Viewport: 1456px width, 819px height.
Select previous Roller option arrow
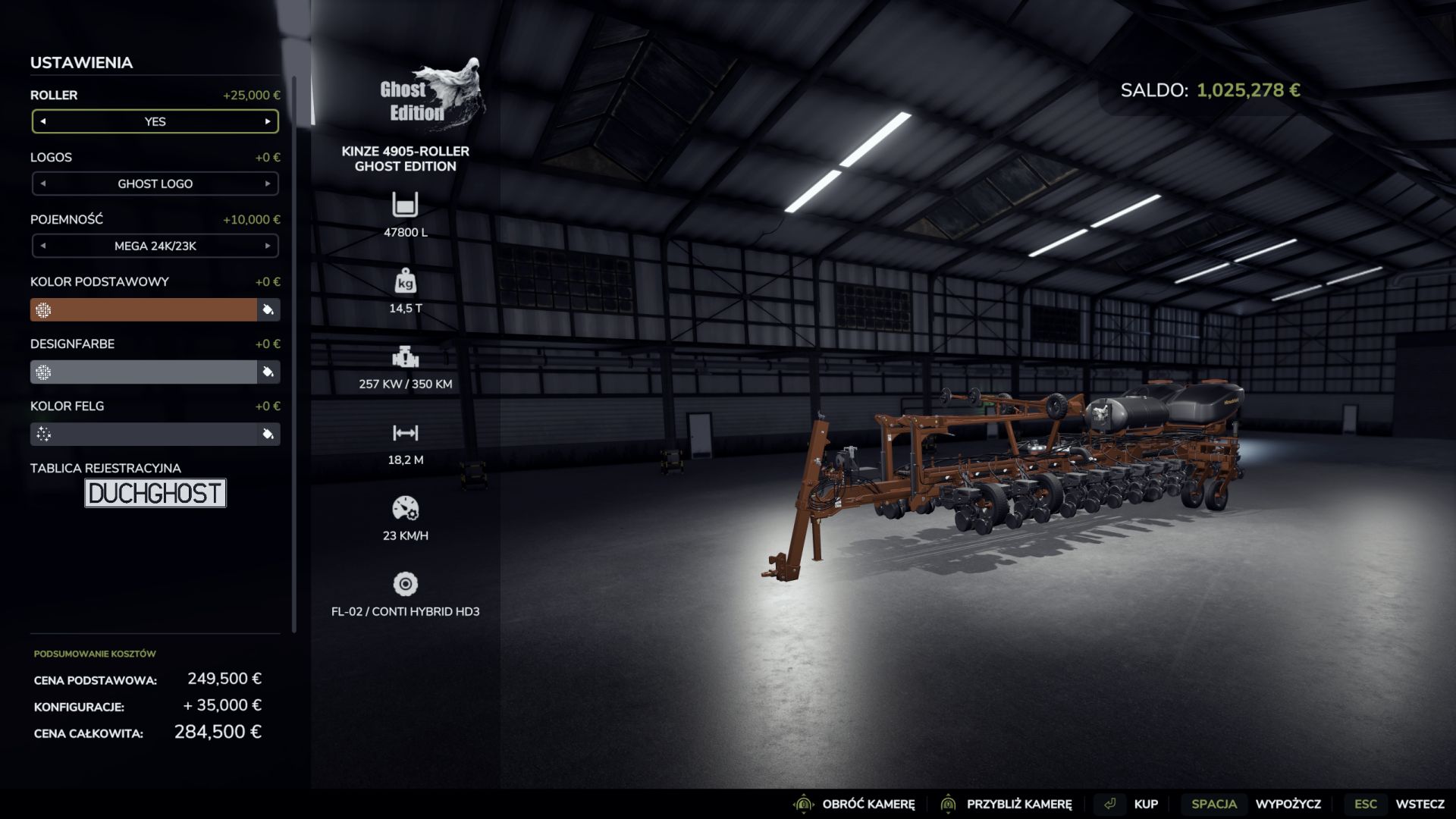pos(43,121)
